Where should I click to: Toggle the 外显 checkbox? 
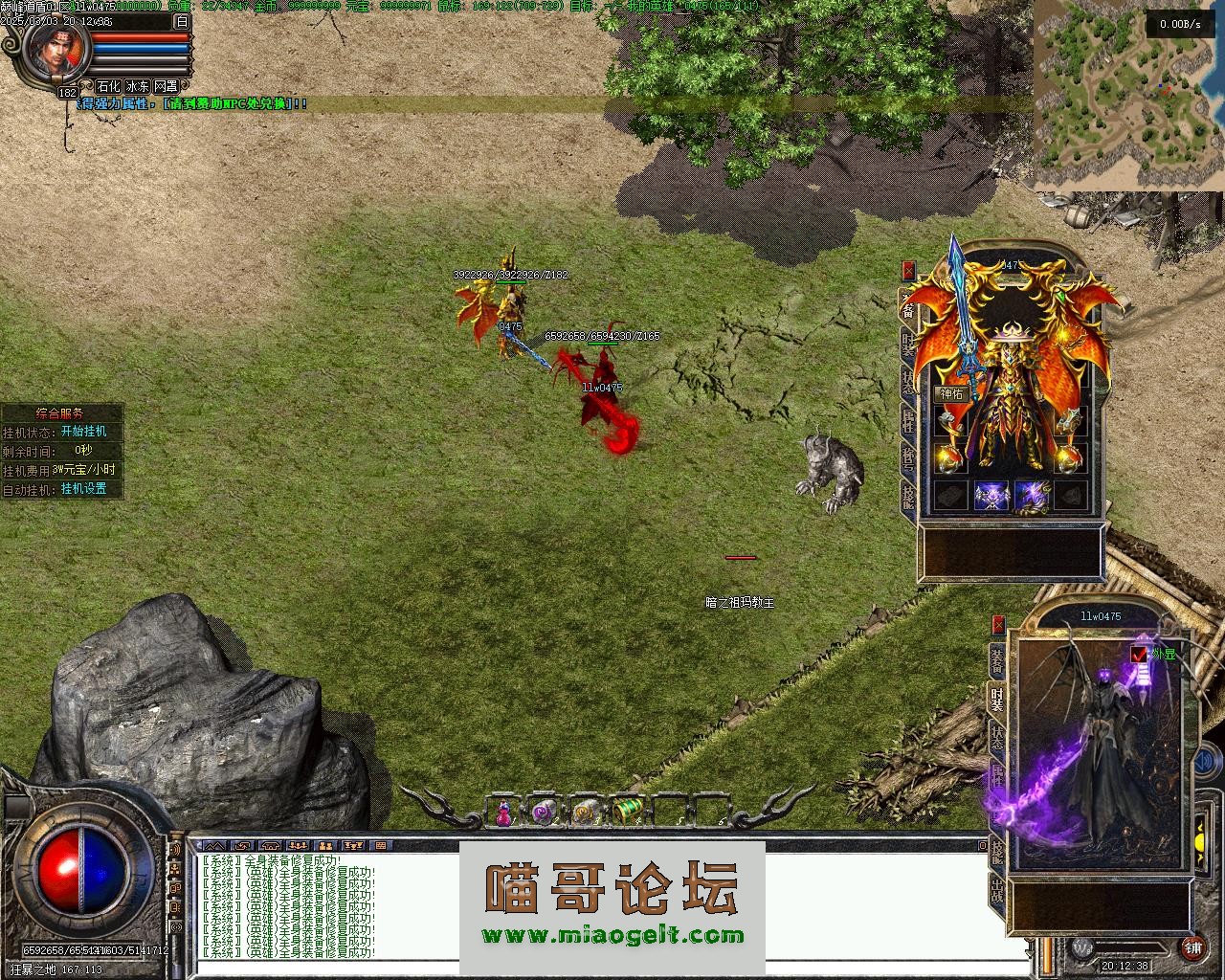pos(1139,655)
